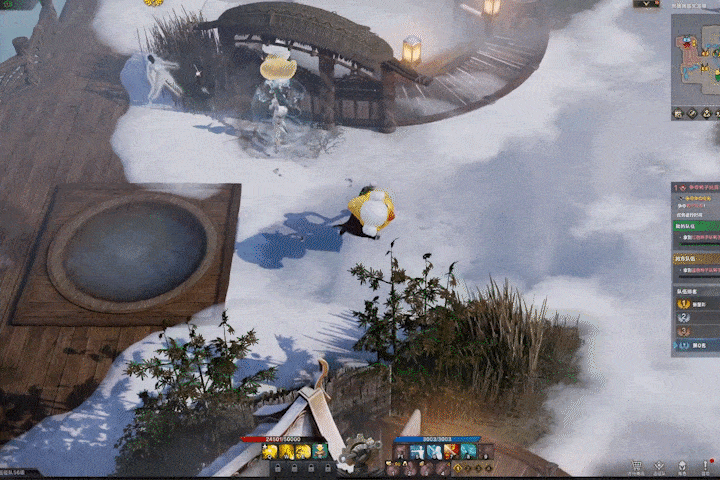
Task: Activate the Q skill icon
Action: [270, 452]
